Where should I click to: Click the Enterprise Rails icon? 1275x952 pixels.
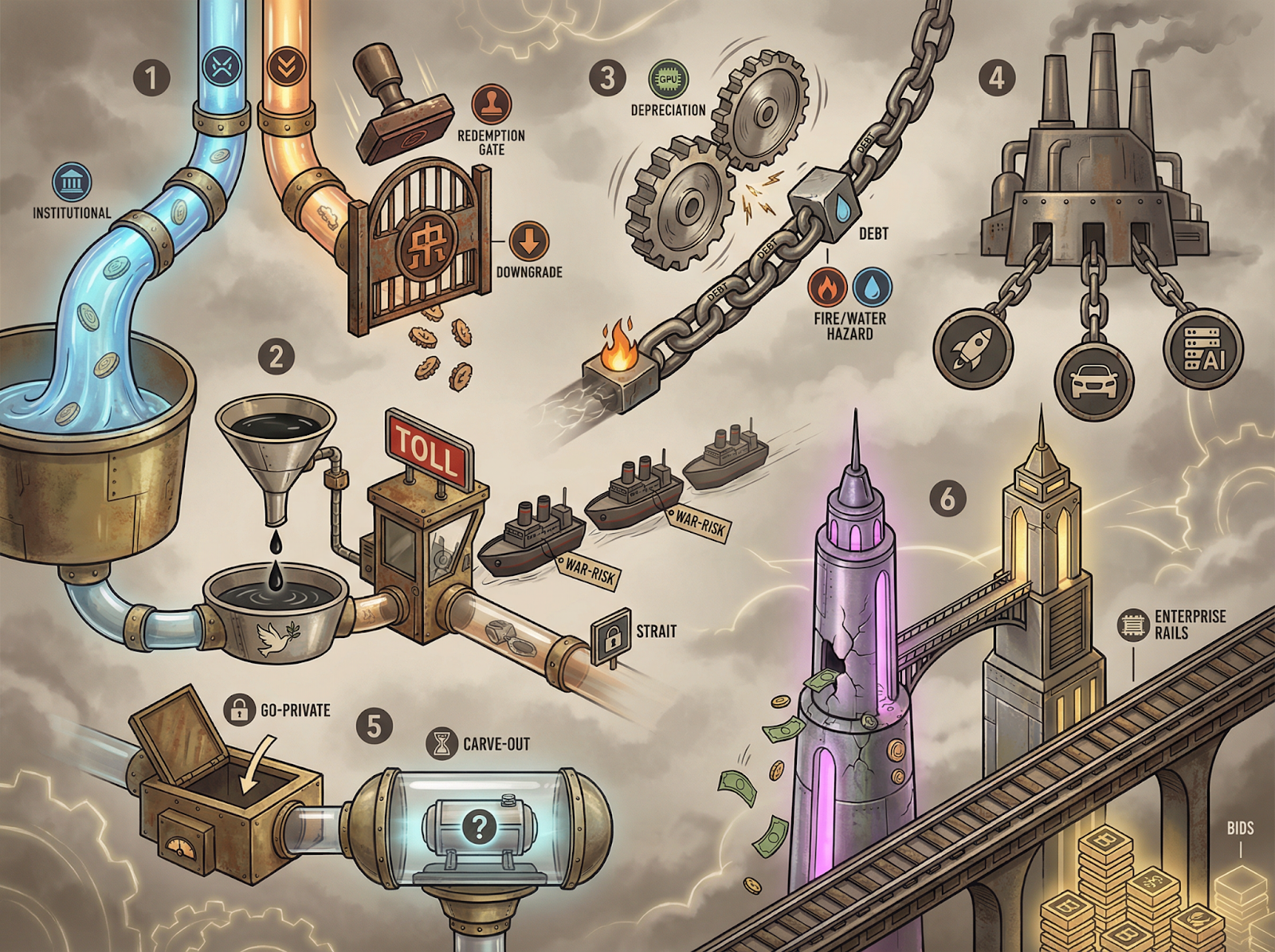click(x=1133, y=625)
